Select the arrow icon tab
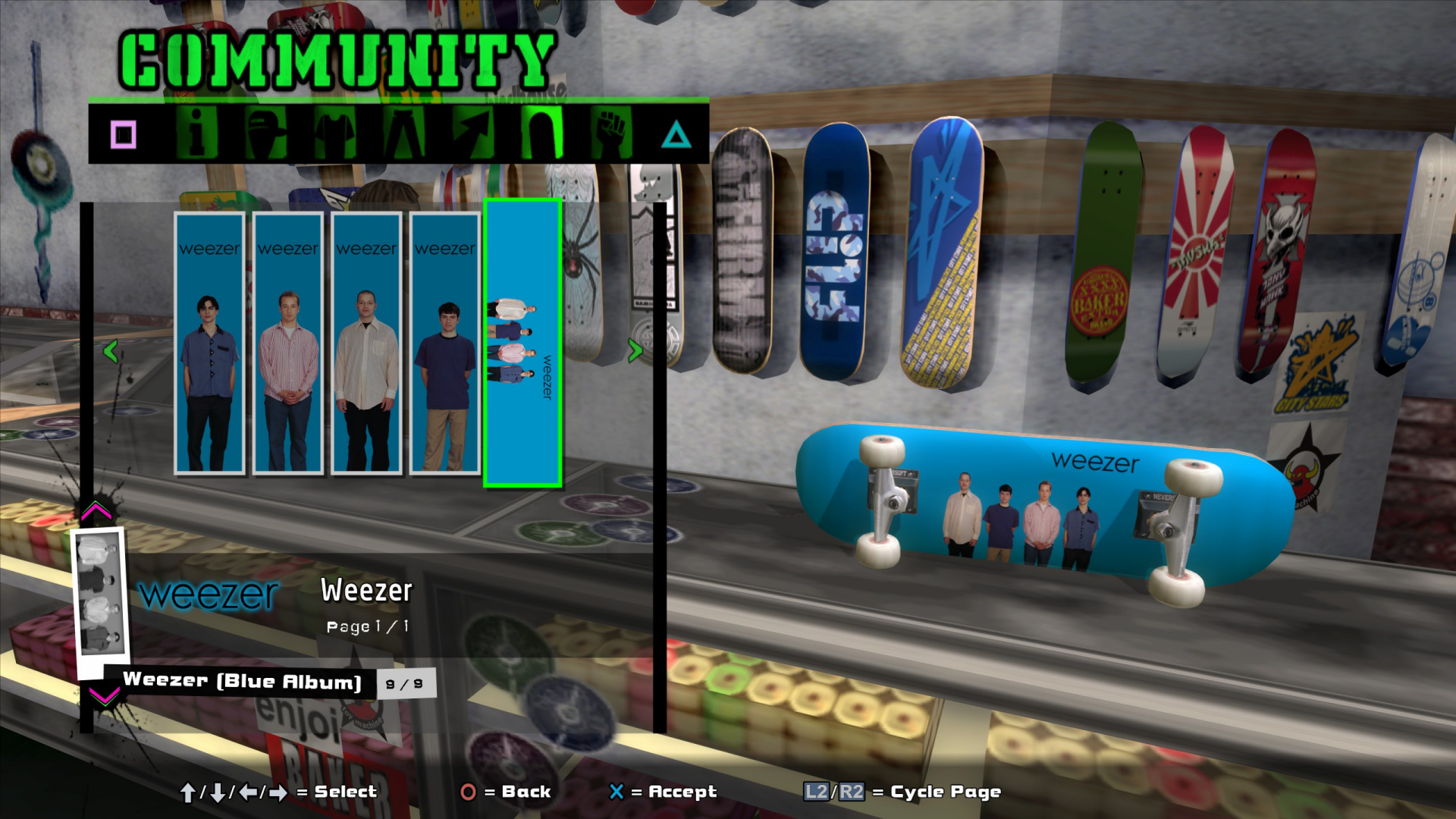Viewport: 1456px width, 819px height. point(473,133)
